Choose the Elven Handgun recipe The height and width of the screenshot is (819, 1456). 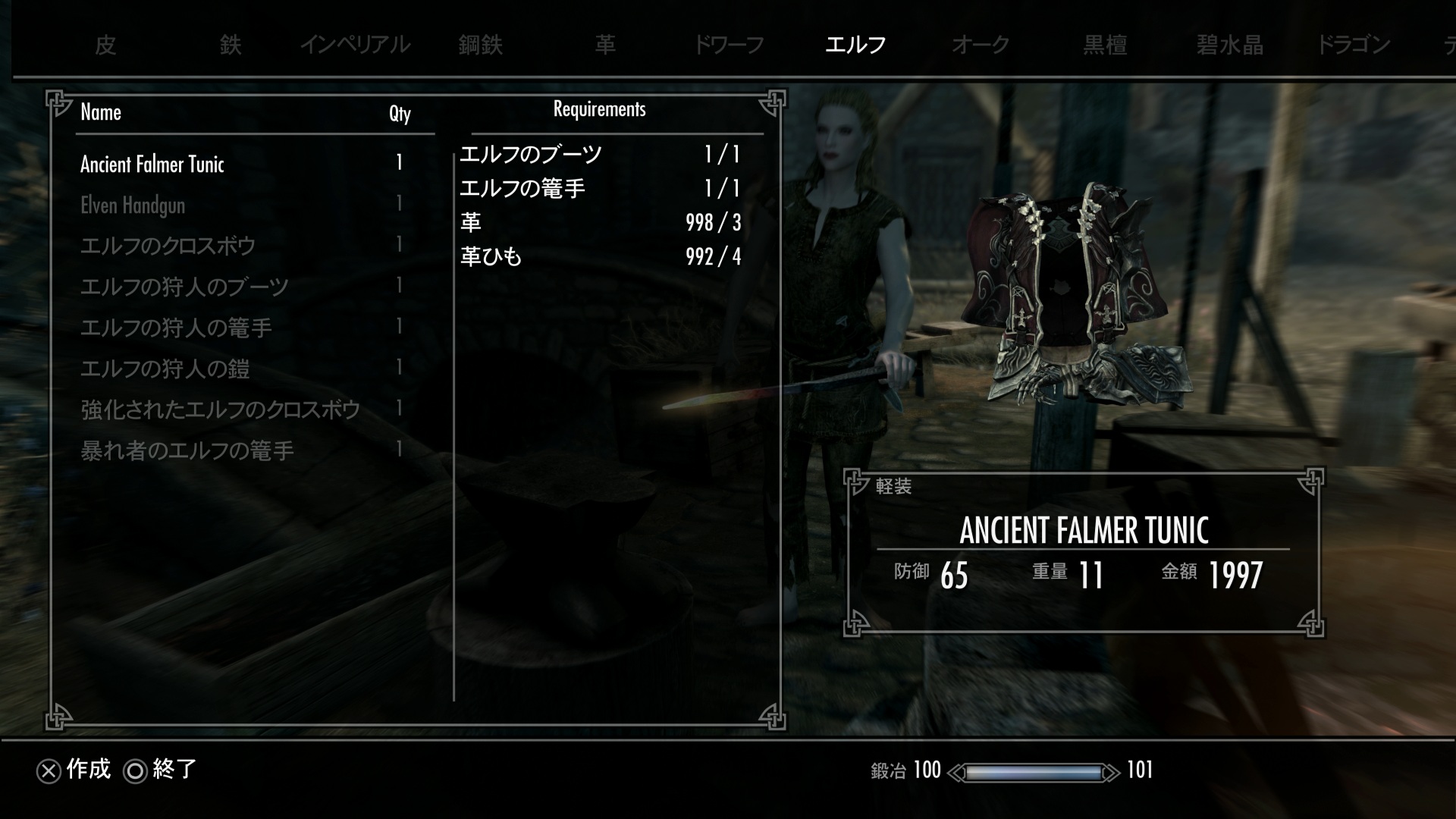point(133,206)
